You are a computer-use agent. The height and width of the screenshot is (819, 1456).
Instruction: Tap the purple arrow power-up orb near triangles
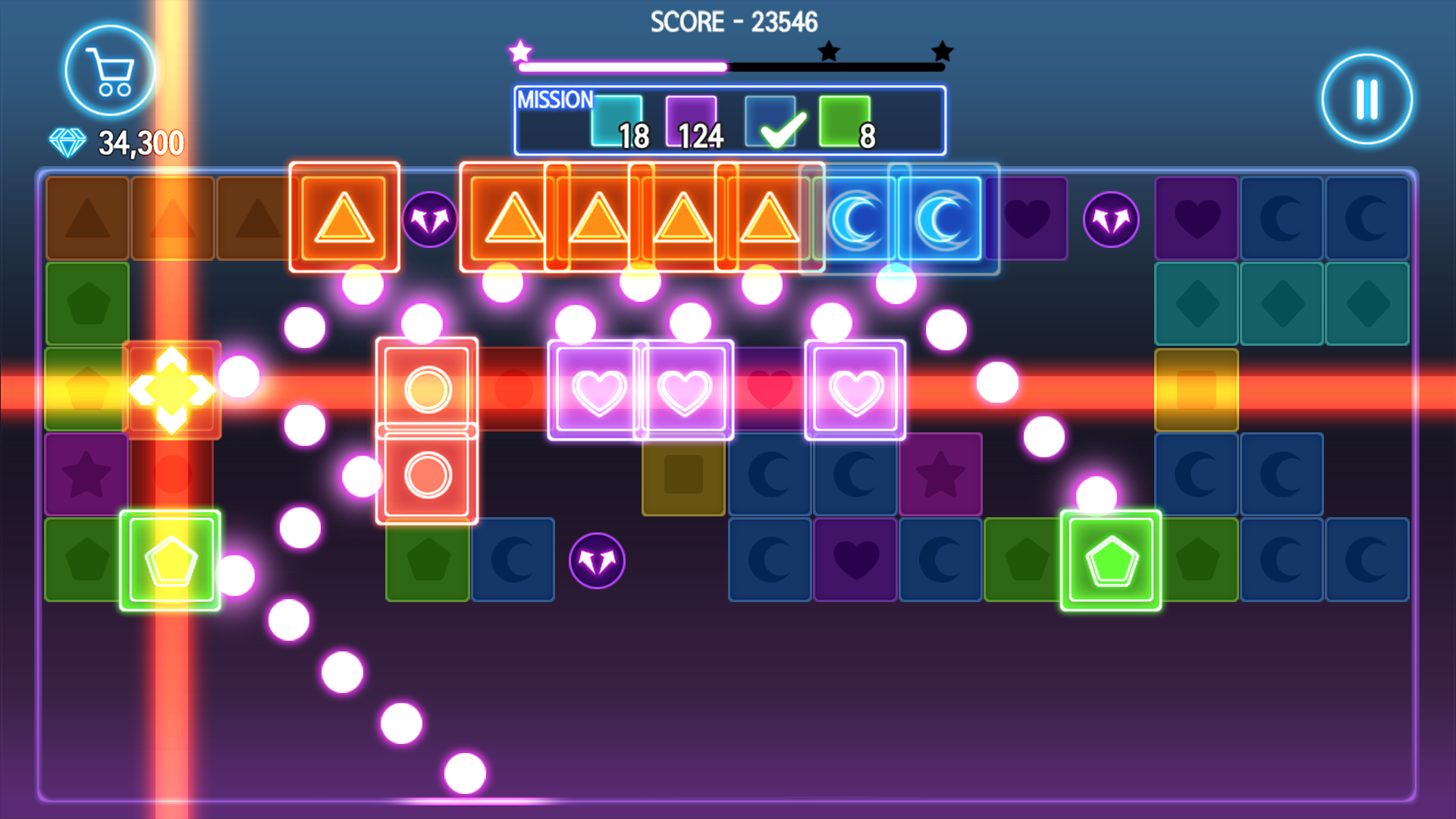tap(429, 221)
